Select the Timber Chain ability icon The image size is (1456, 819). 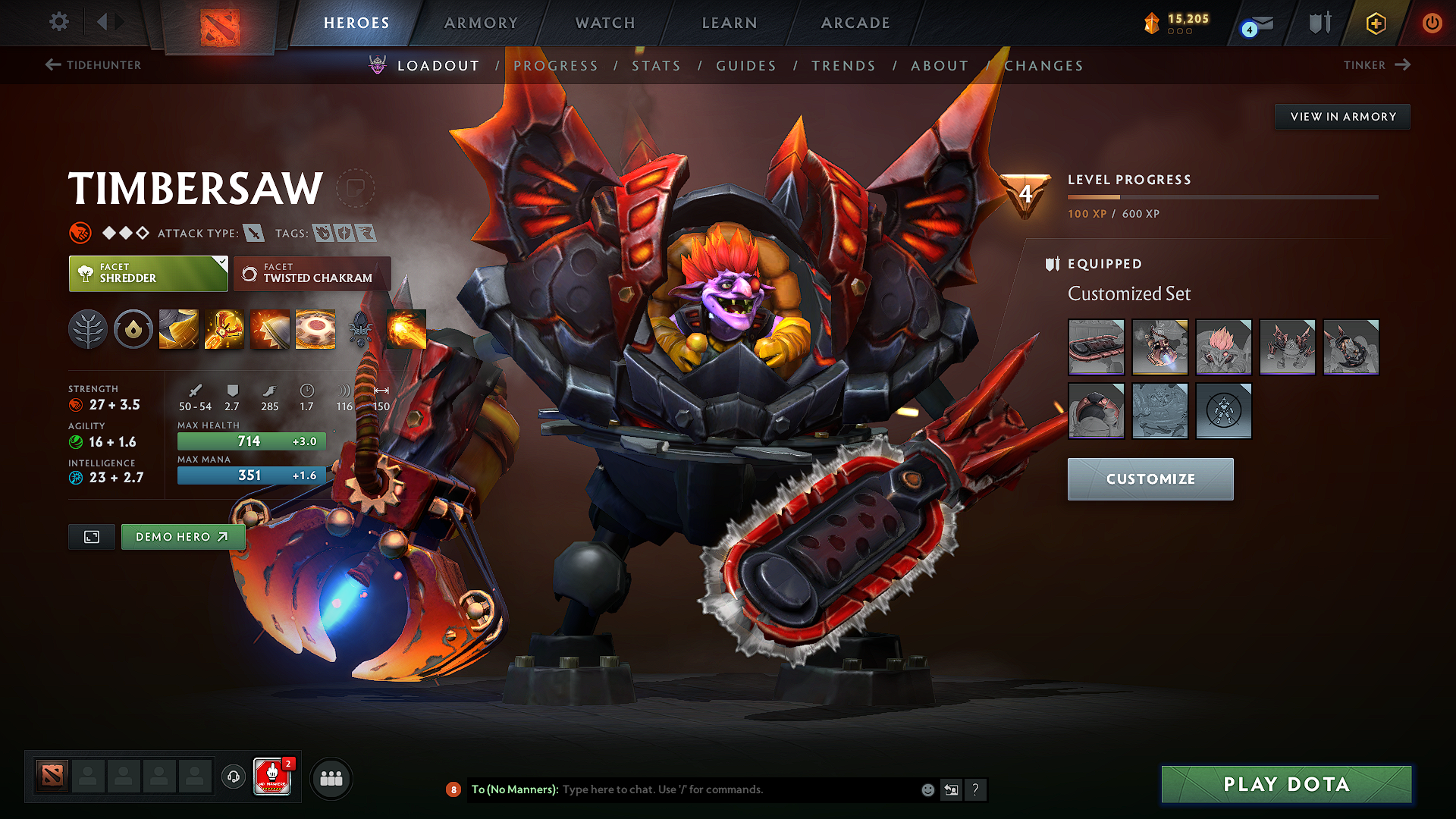coord(224,328)
